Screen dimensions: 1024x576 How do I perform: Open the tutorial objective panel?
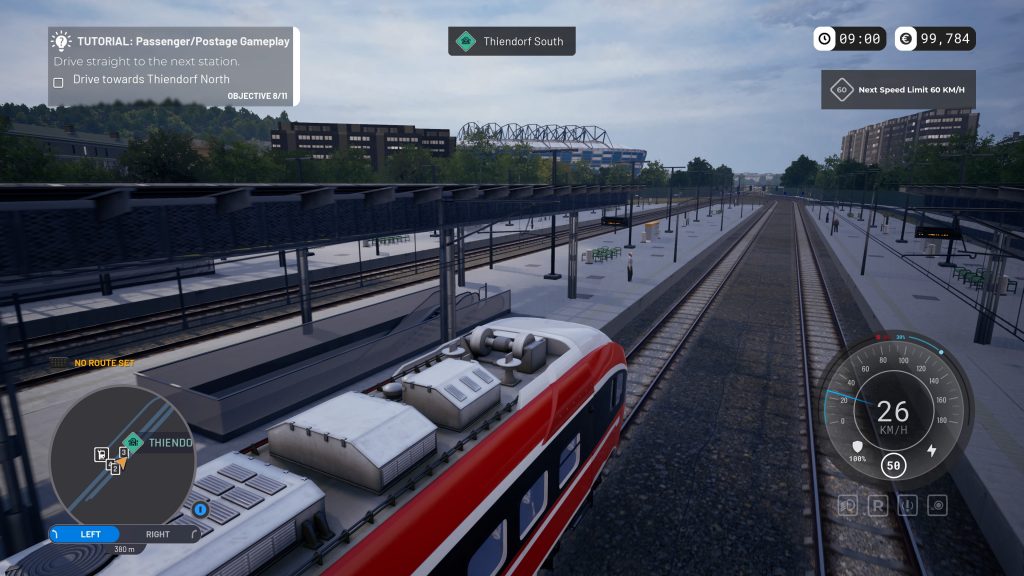click(173, 66)
